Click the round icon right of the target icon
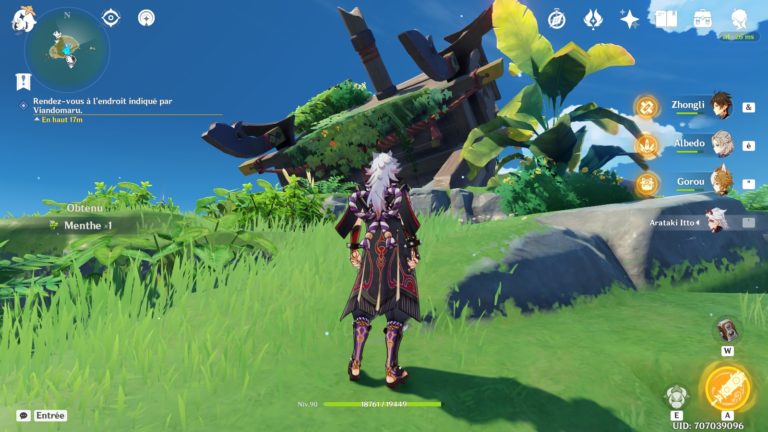Viewport: 768px width, 432px height. 146,18
